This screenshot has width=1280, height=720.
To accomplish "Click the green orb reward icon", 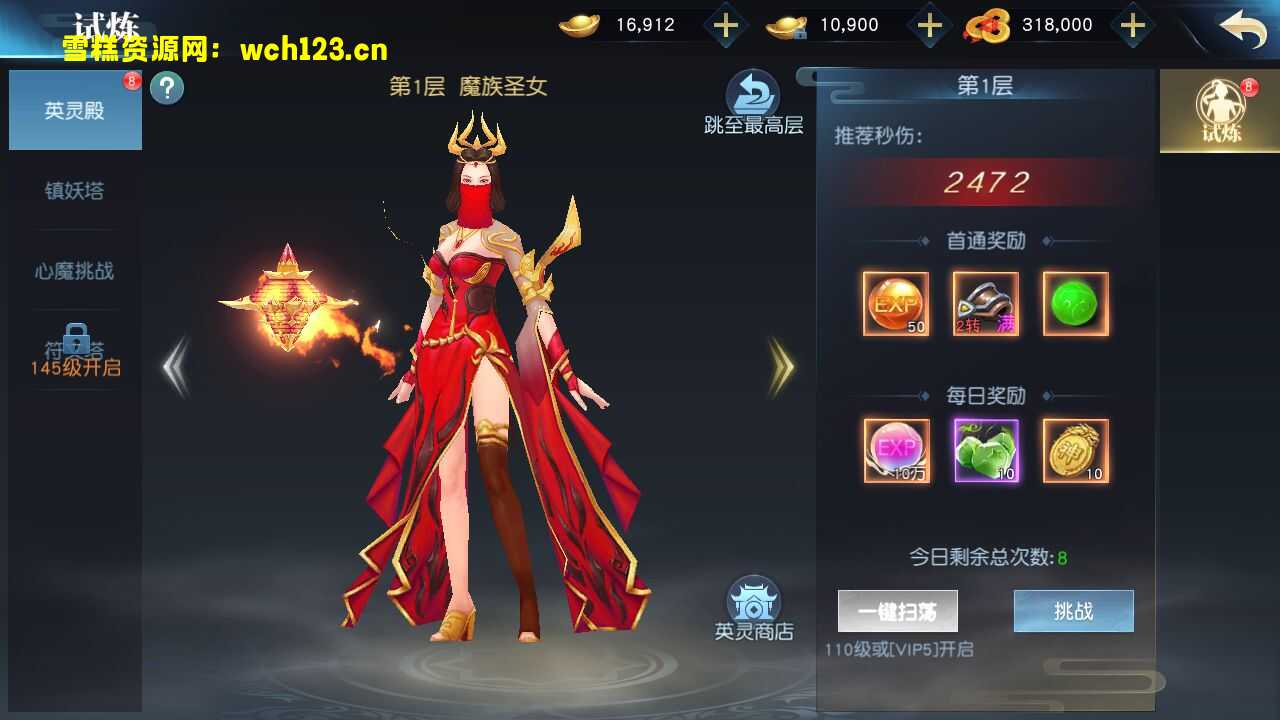I will click(1074, 303).
